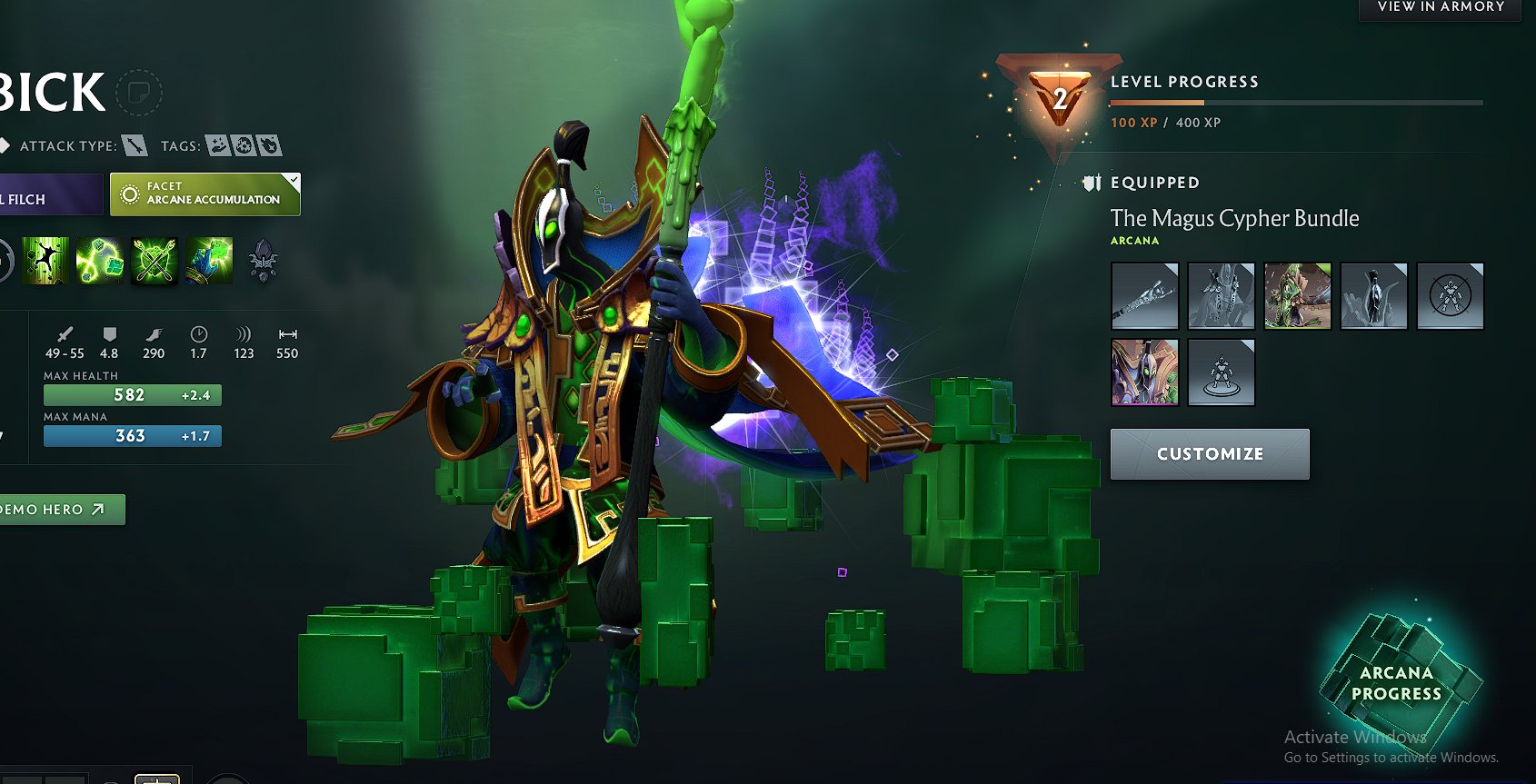Click the third hero tag icon
The height and width of the screenshot is (784, 1536).
click(270, 144)
